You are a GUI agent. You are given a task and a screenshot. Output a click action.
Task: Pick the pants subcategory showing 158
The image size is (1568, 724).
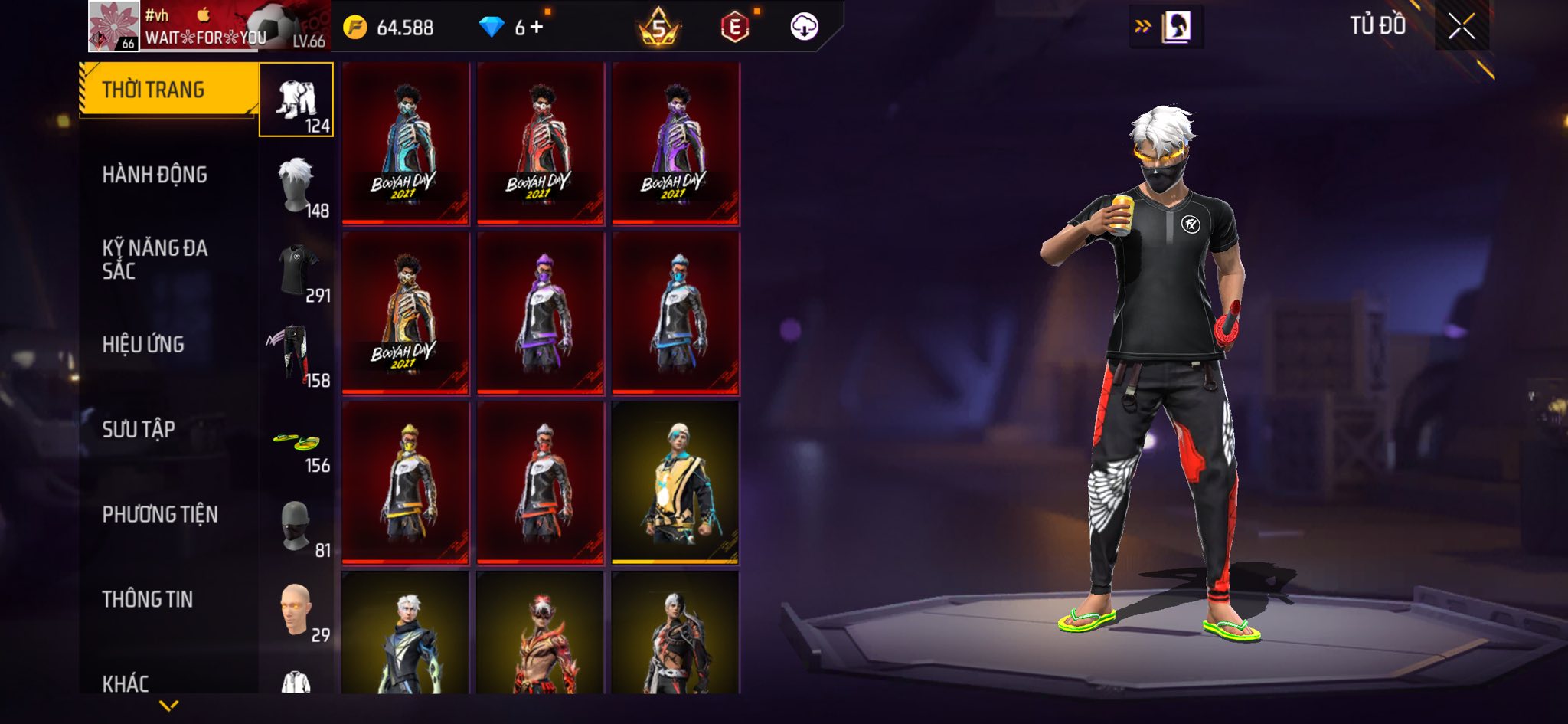(x=296, y=355)
